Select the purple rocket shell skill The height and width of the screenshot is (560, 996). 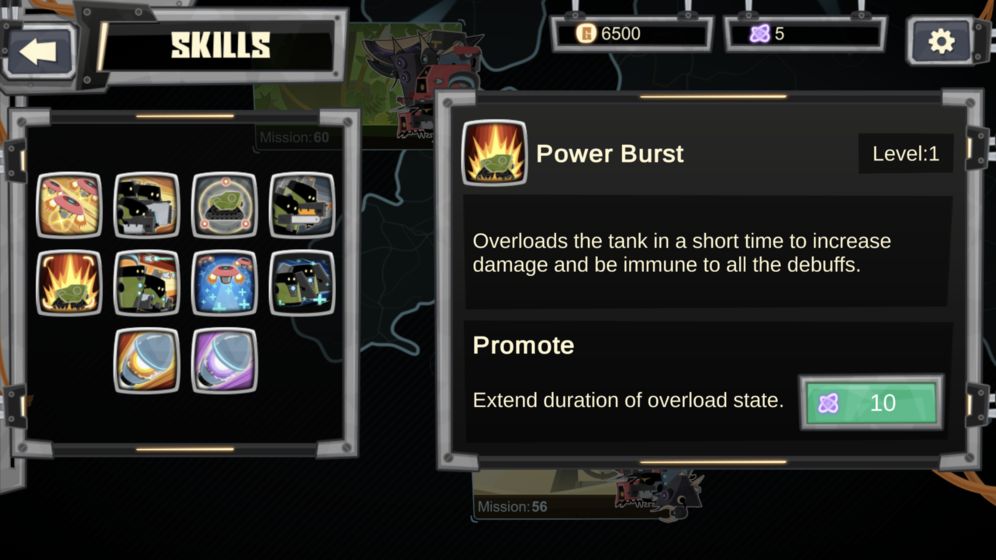224,360
